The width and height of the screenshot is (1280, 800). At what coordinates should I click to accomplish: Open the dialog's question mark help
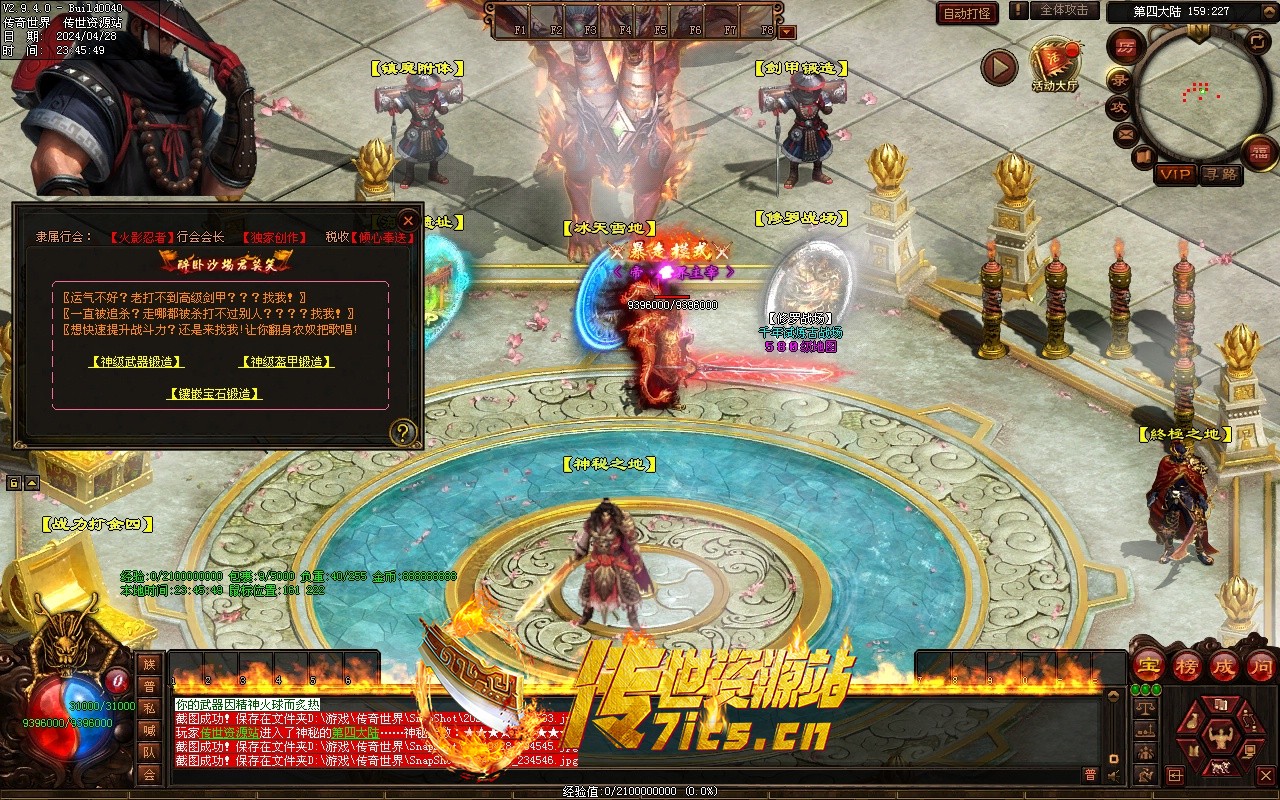(x=402, y=432)
